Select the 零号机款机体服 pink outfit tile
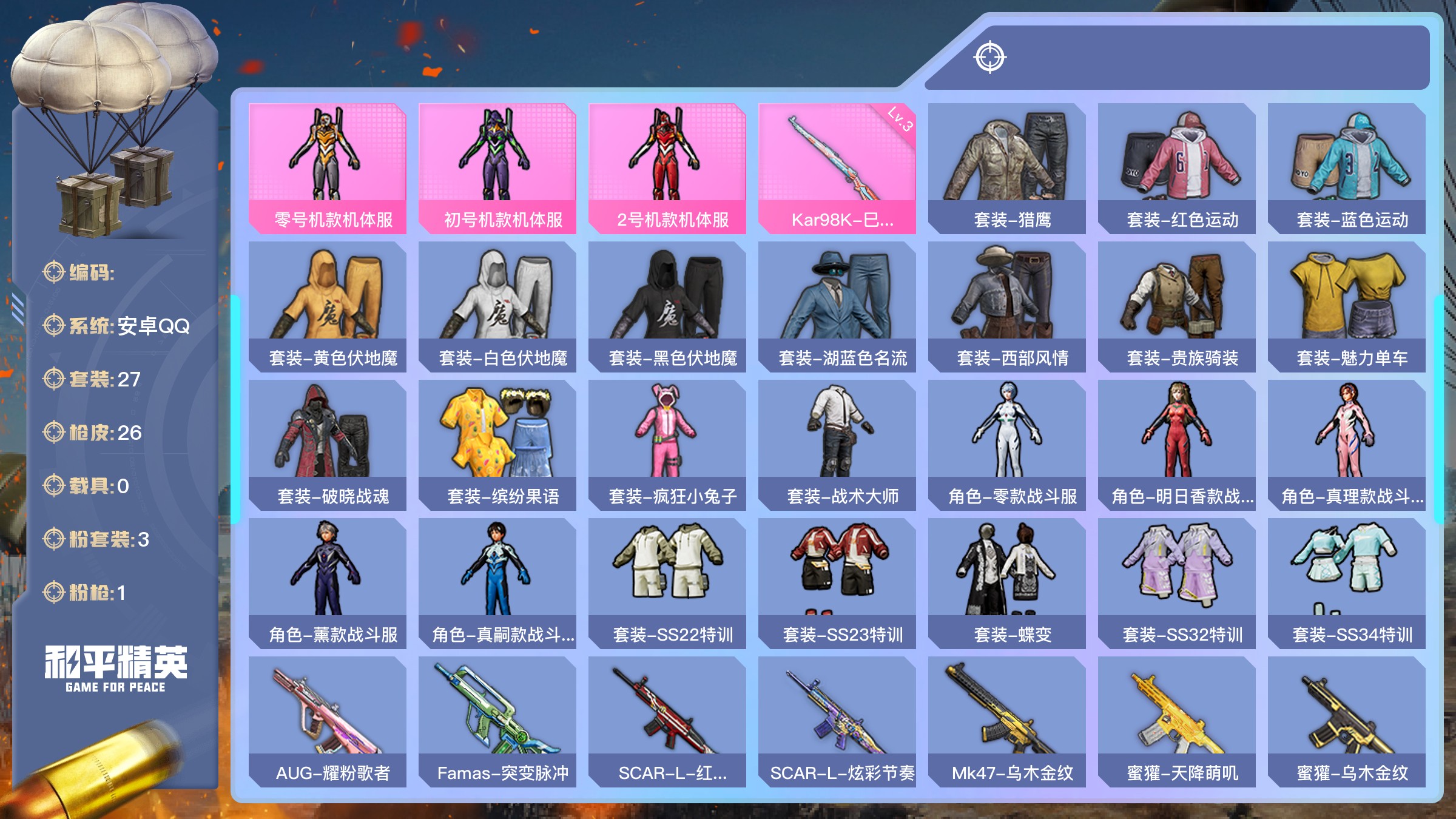This screenshot has height=819, width=1456. click(328, 168)
